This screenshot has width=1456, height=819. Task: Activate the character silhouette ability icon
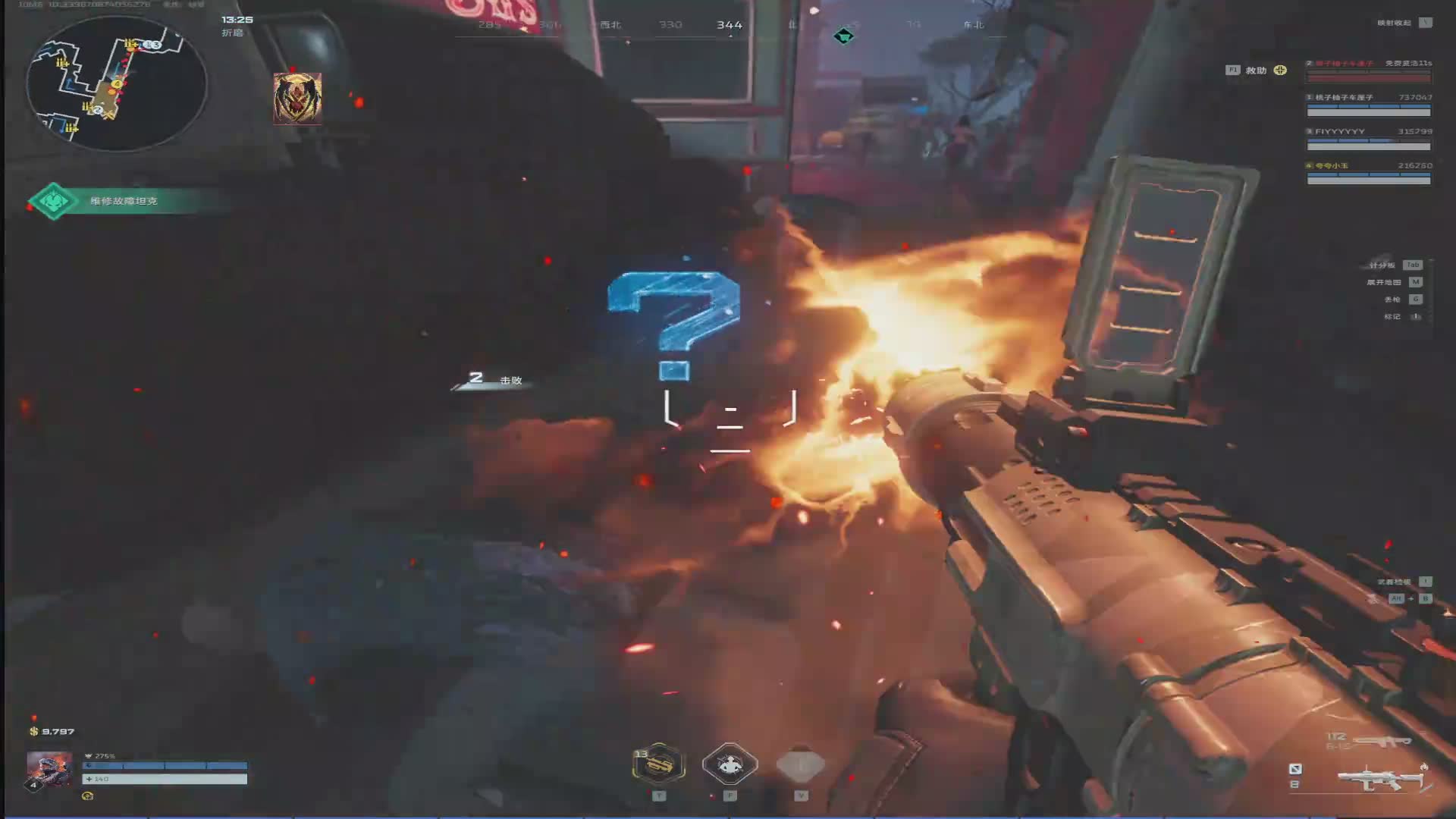coord(730,764)
